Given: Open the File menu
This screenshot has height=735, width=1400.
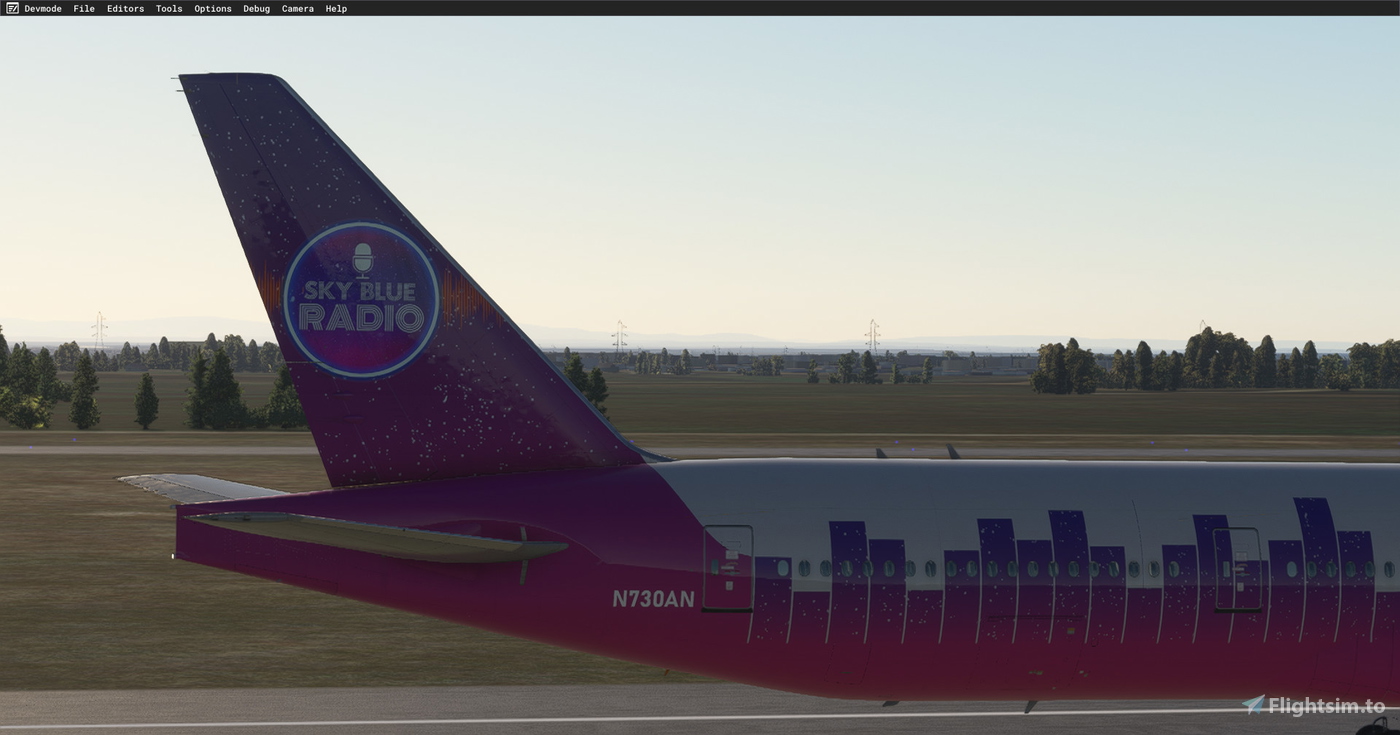Looking at the screenshot, I should pyautogui.click(x=84, y=8).
